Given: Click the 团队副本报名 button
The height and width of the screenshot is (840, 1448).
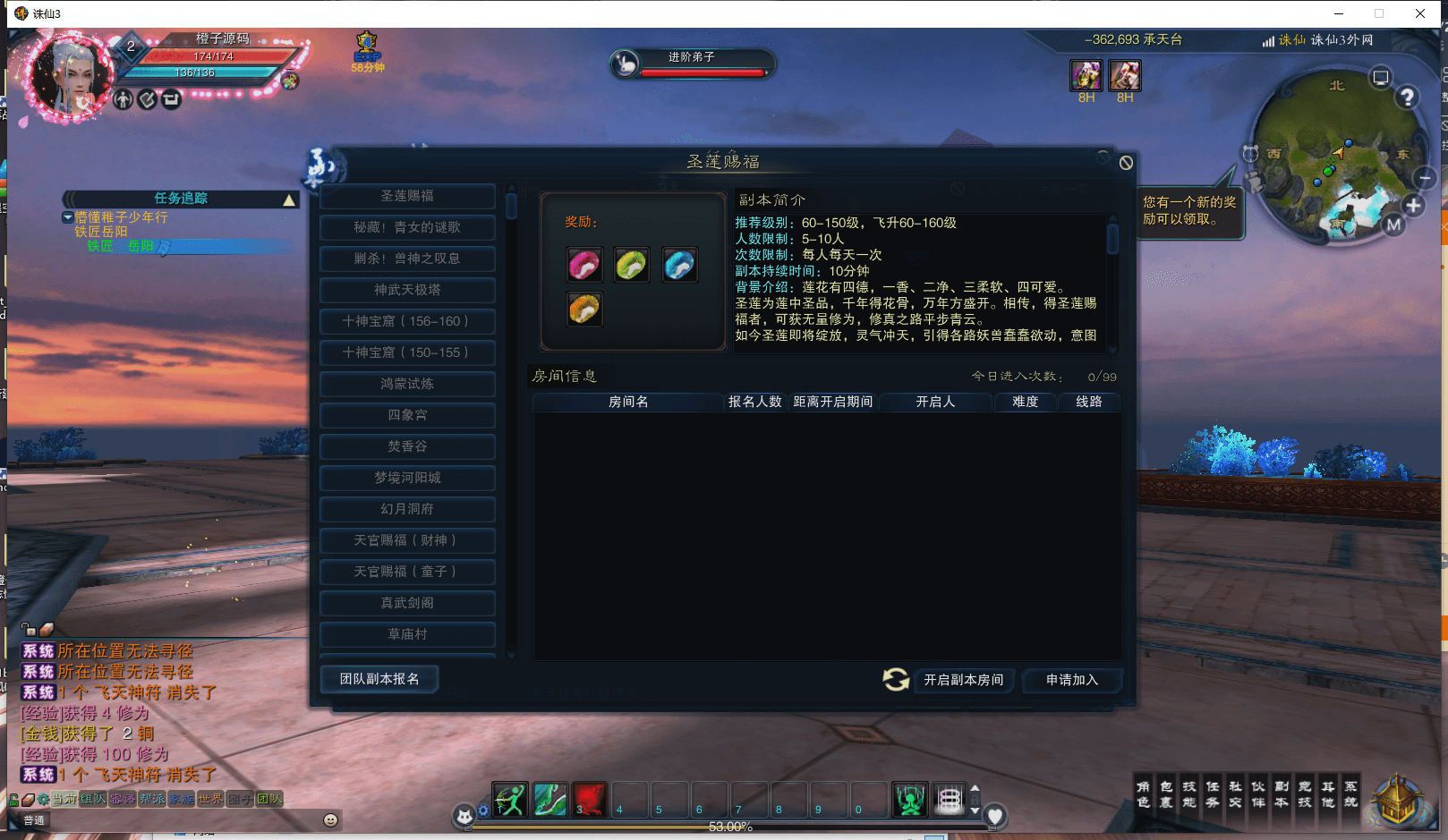Looking at the screenshot, I should (x=379, y=679).
